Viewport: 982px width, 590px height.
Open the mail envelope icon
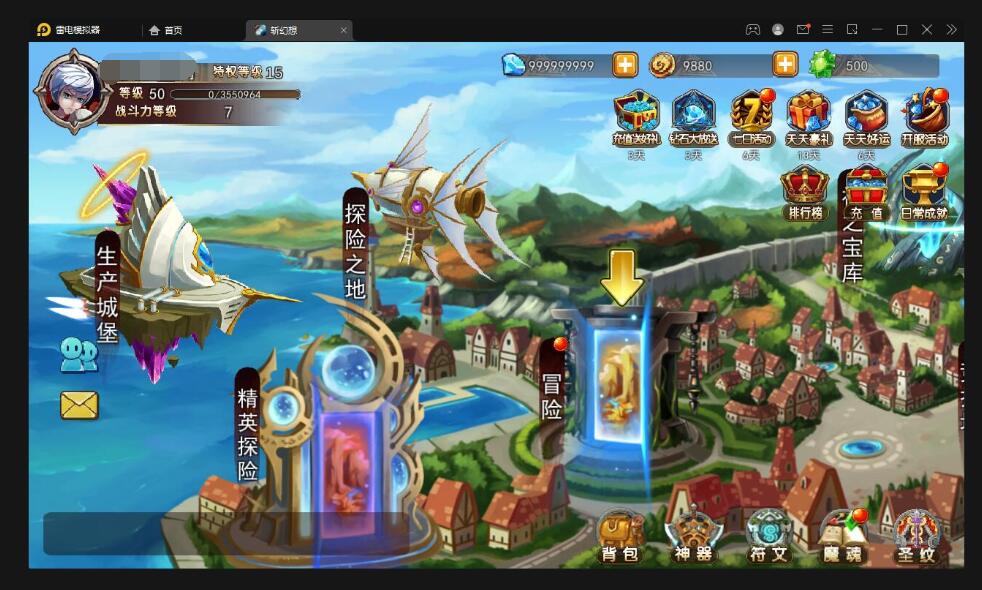tap(79, 405)
